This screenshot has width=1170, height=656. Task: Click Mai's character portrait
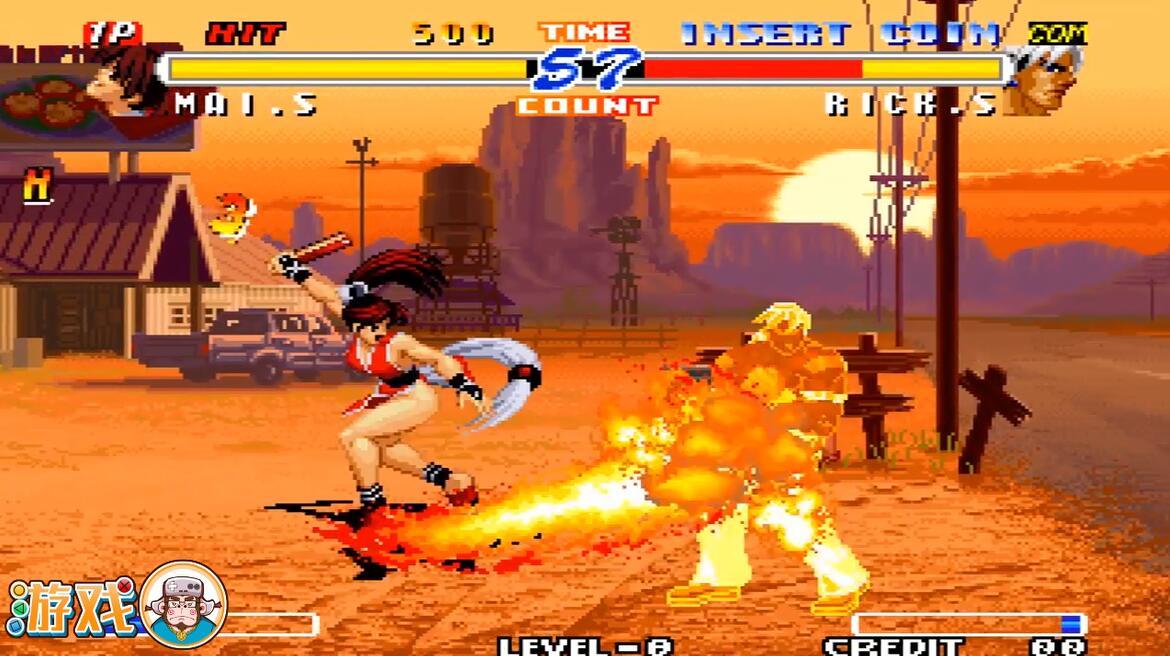click(x=124, y=78)
